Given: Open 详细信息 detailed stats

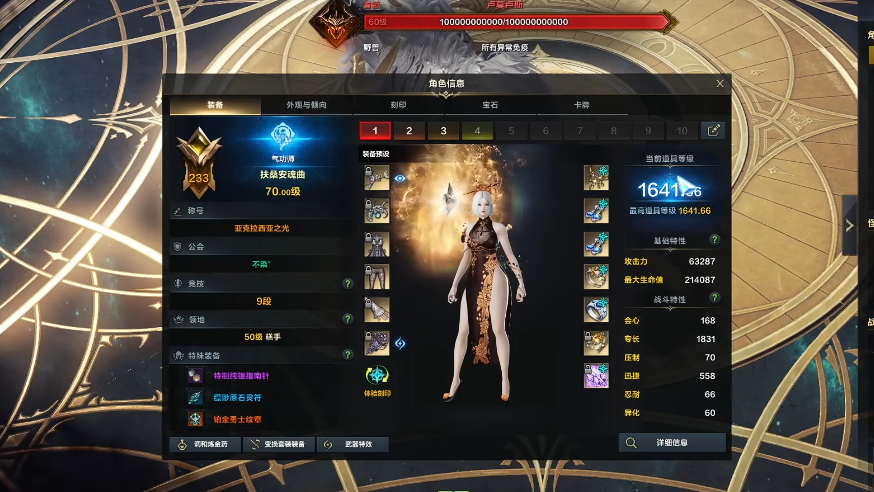Looking at the screenshot, I should (672, 442).
